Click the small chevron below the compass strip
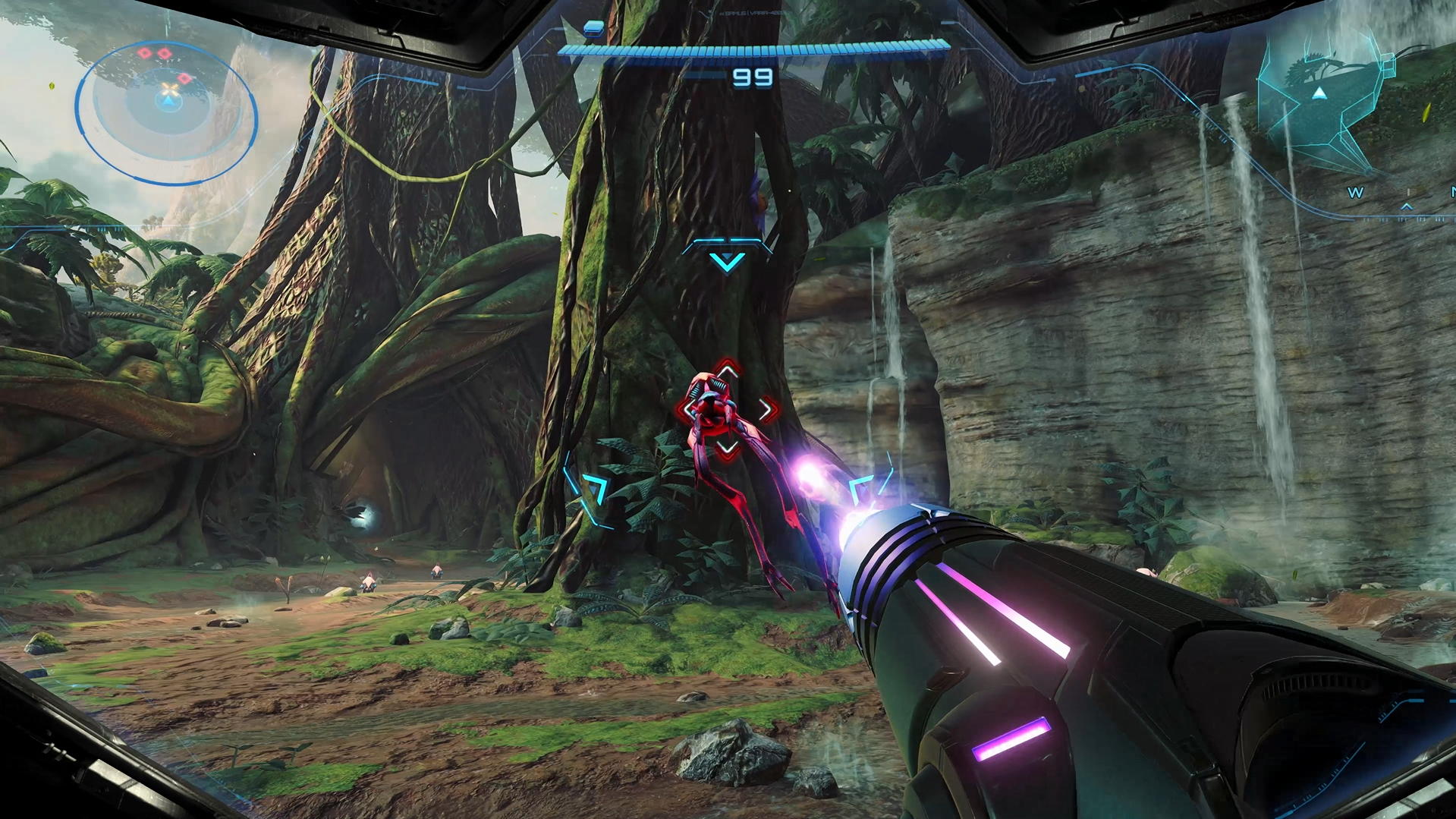The image size is (1456, 819). tap(1407, 206)
